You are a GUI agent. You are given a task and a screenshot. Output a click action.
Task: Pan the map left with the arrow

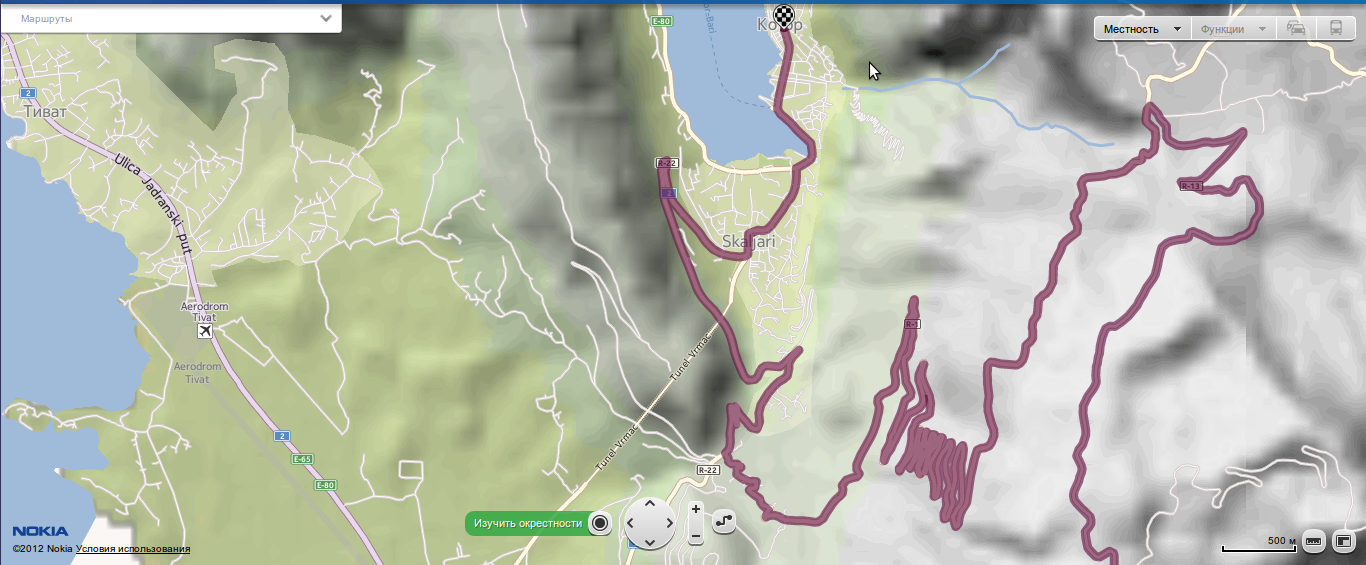point(631,523)
